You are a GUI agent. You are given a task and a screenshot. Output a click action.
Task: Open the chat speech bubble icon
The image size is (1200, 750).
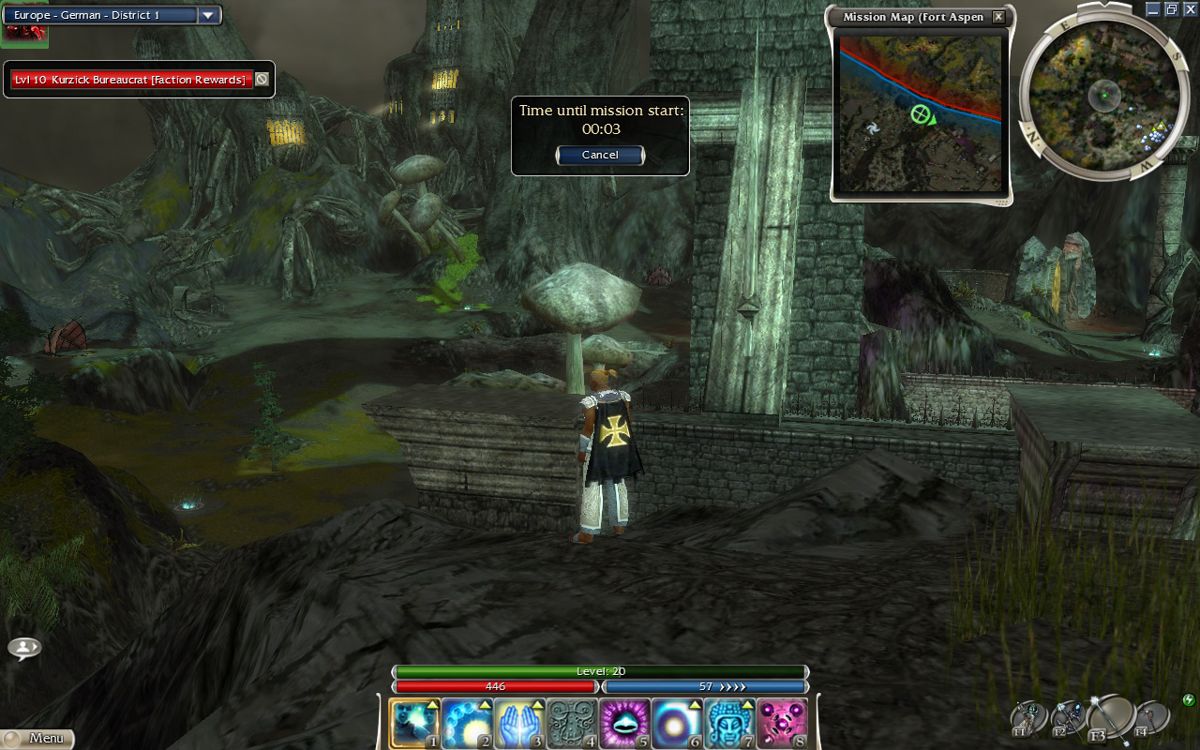24,648
